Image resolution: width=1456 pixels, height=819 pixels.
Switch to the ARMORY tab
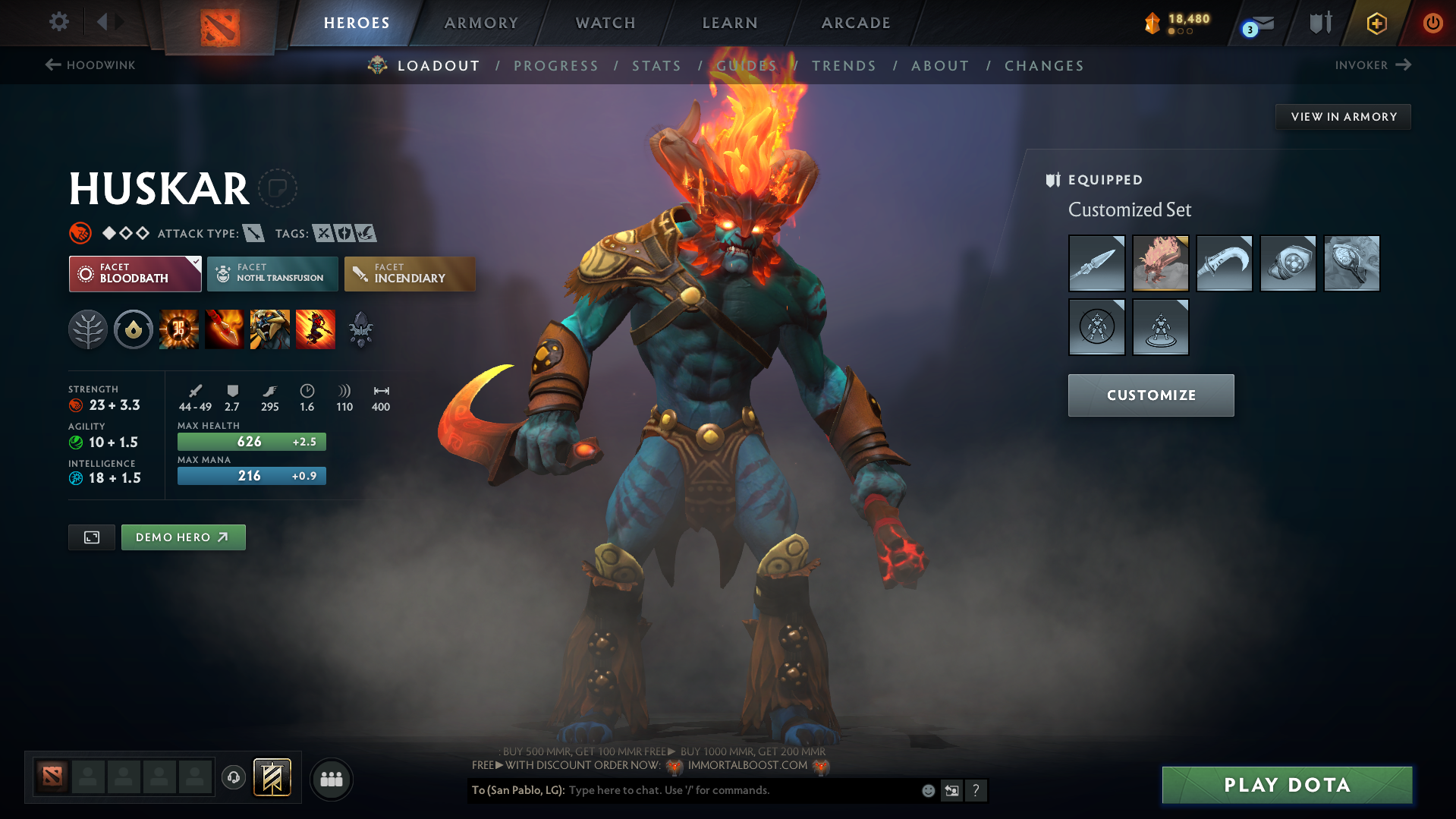tap(481, 22)
